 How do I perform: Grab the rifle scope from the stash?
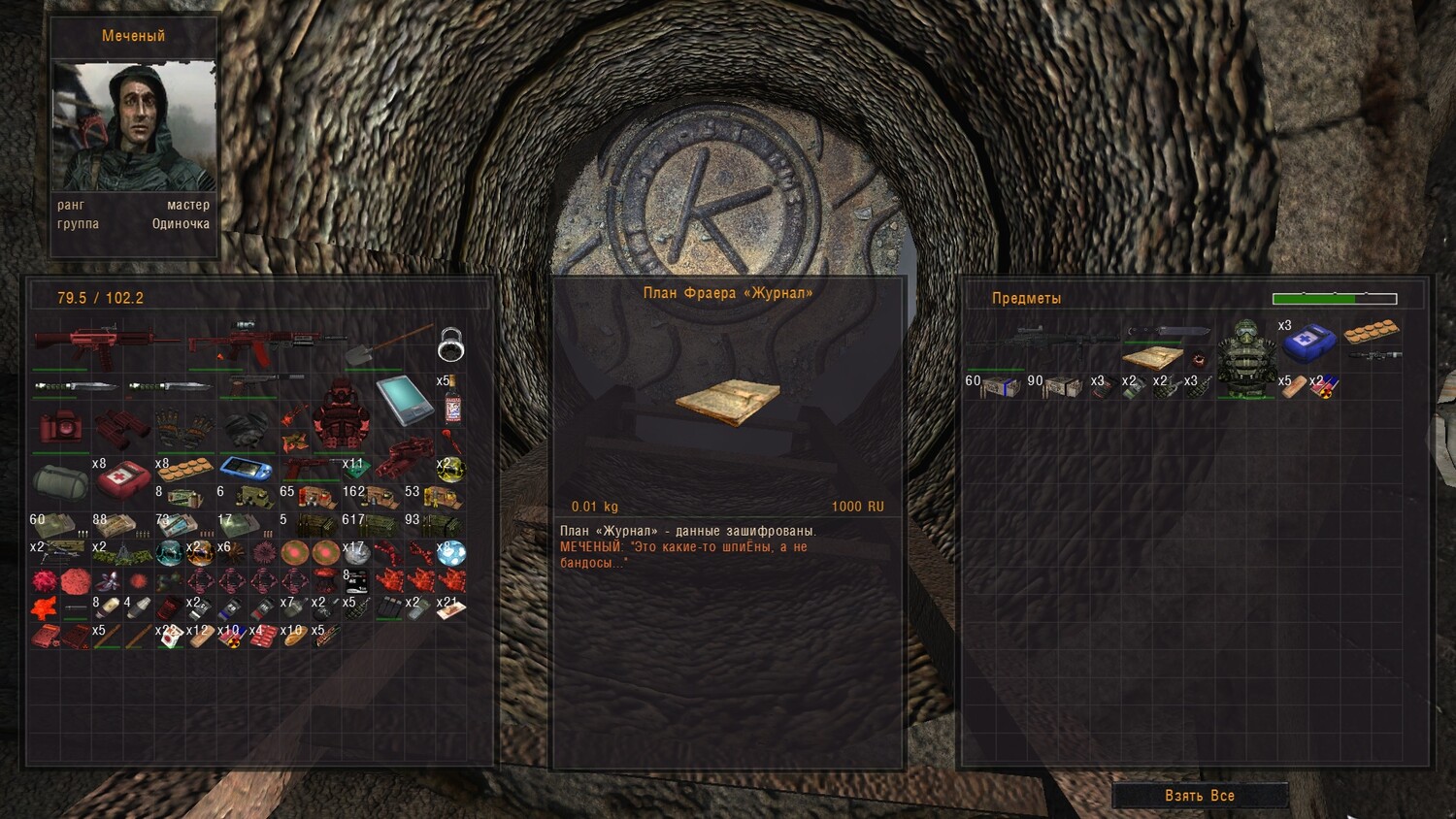(1373, 356)
